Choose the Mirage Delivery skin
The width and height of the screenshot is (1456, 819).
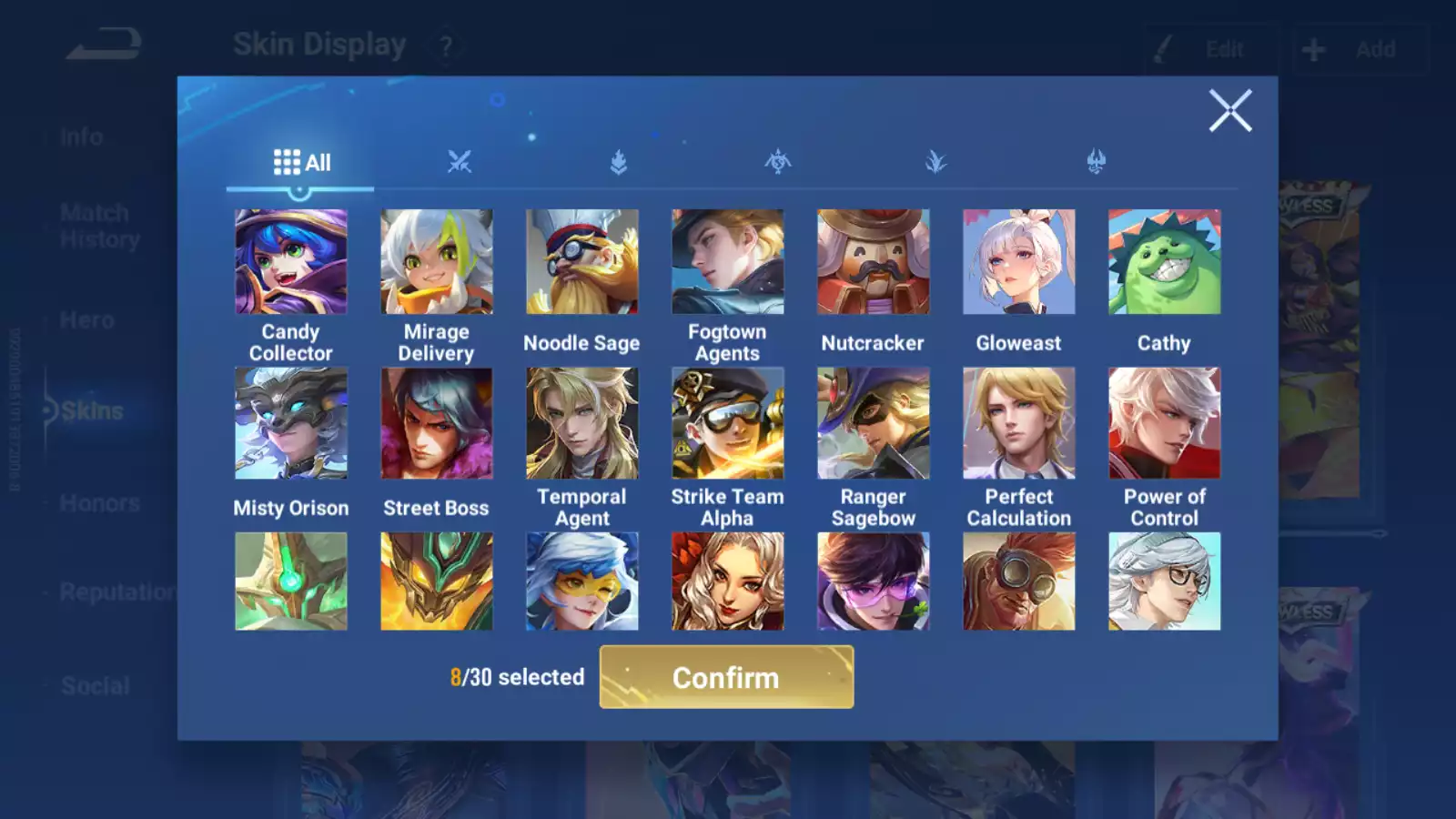(x=437, y=262)
